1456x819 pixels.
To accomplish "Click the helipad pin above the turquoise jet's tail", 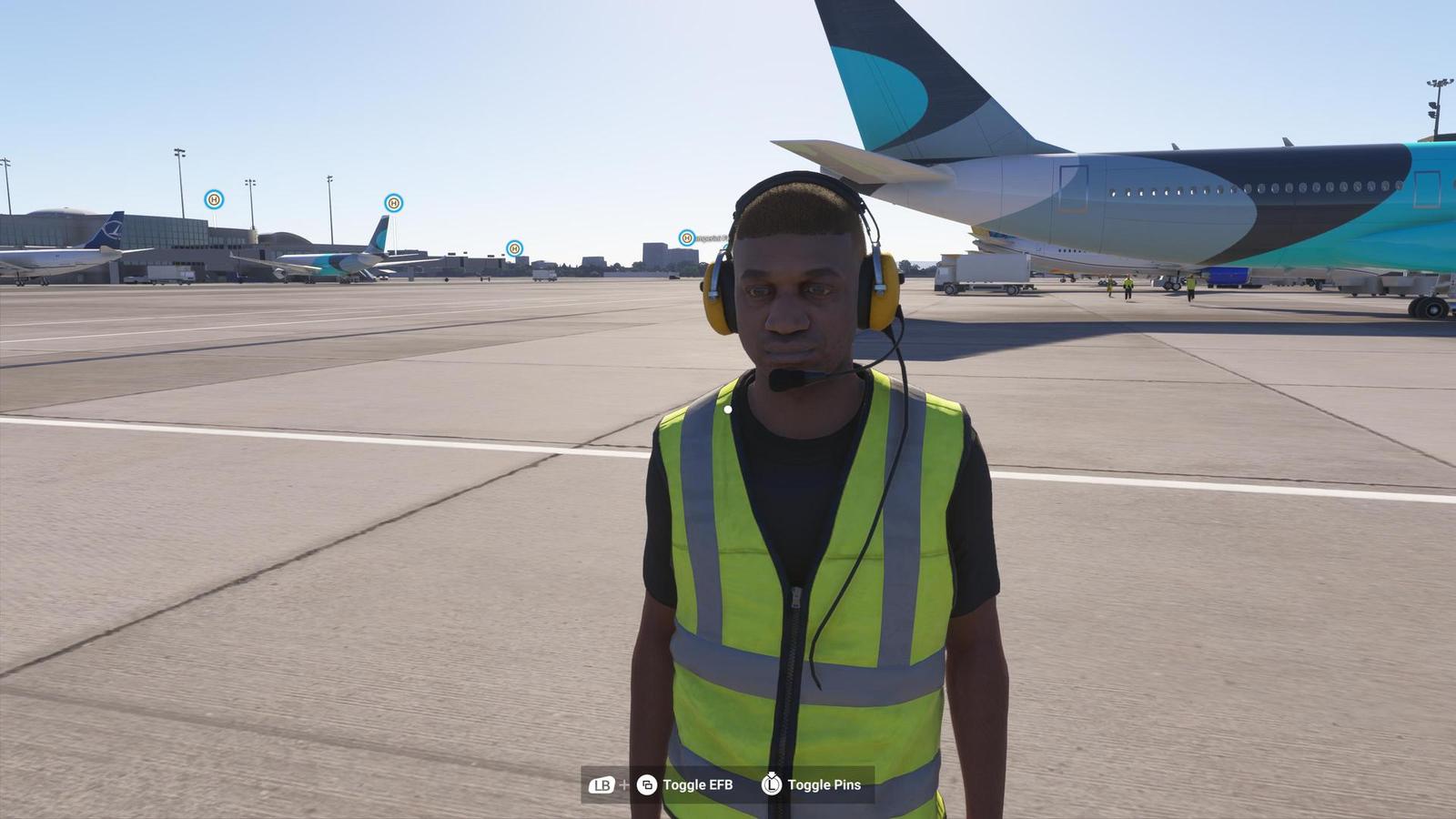I will [x=393, y=202].
